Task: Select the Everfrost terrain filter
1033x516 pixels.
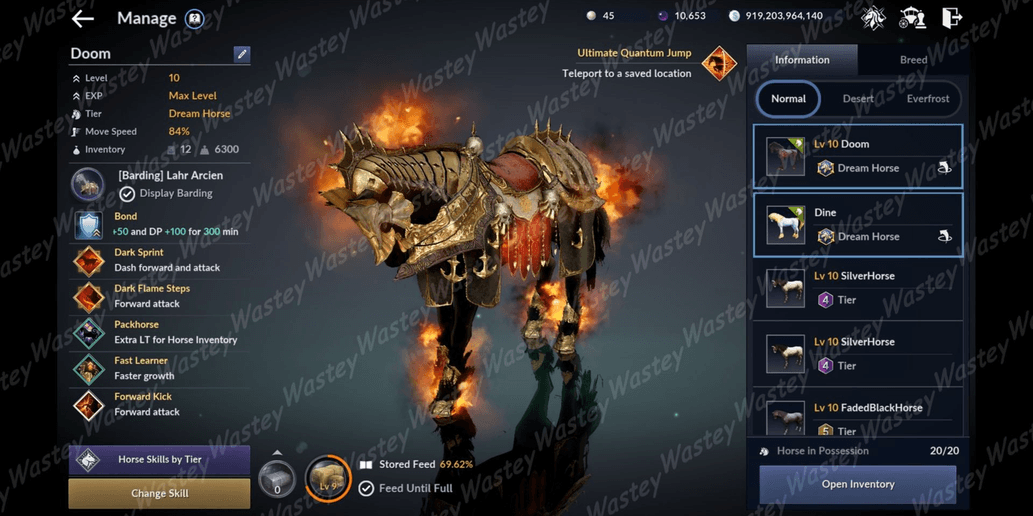Action: [x=928, y=99]
